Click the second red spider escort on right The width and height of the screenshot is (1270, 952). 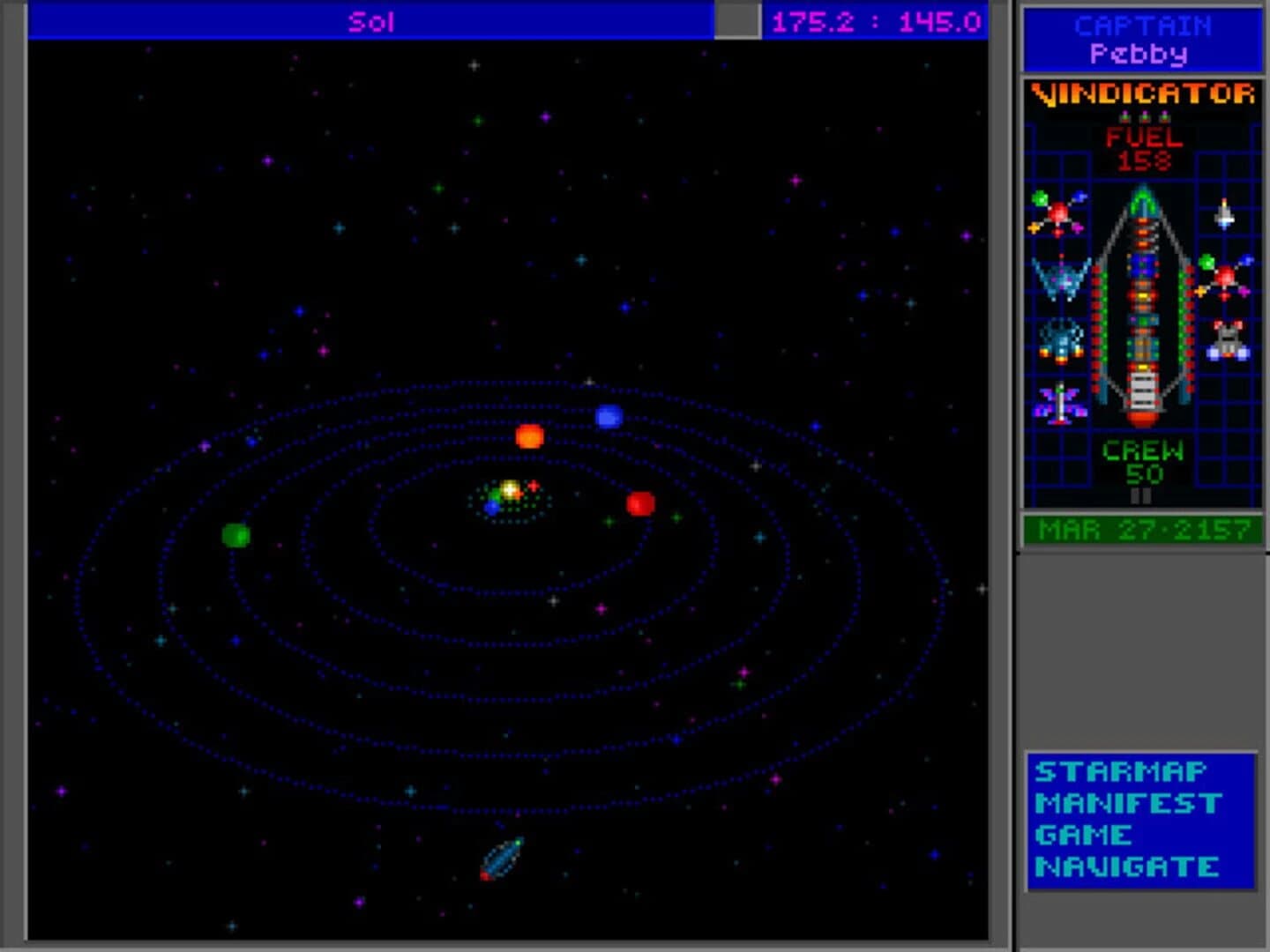tap(1226, 275)
